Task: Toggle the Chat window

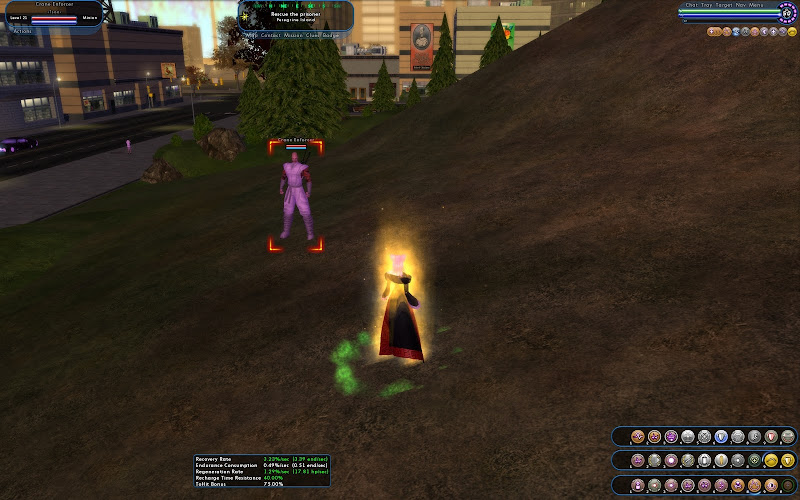Action: coord(691,5)
